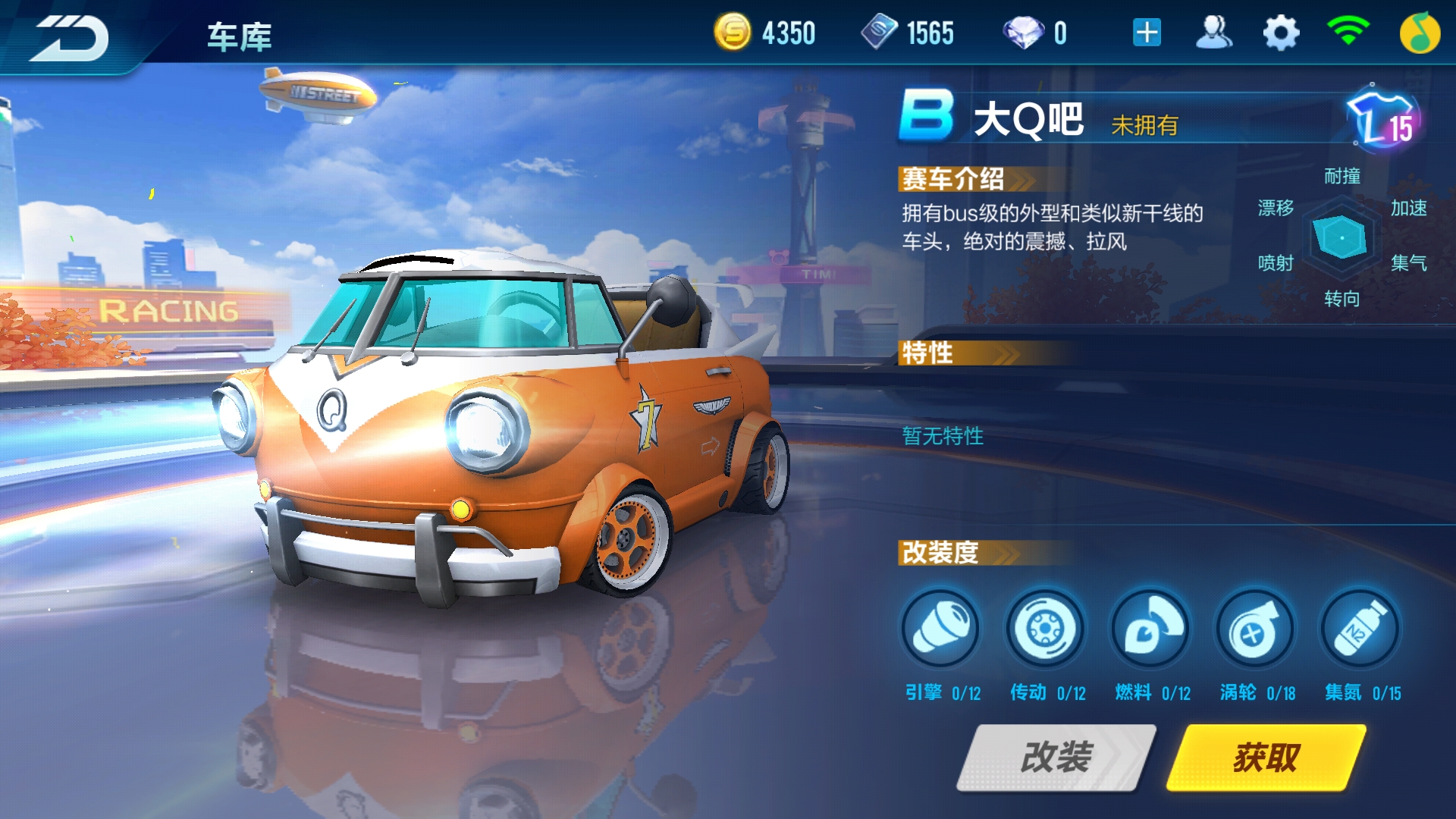The width and height of the screenshot is (1456, 819).
Task: Pick the 集氮 nitrogen bottle icon
Action: point(1360,629)
